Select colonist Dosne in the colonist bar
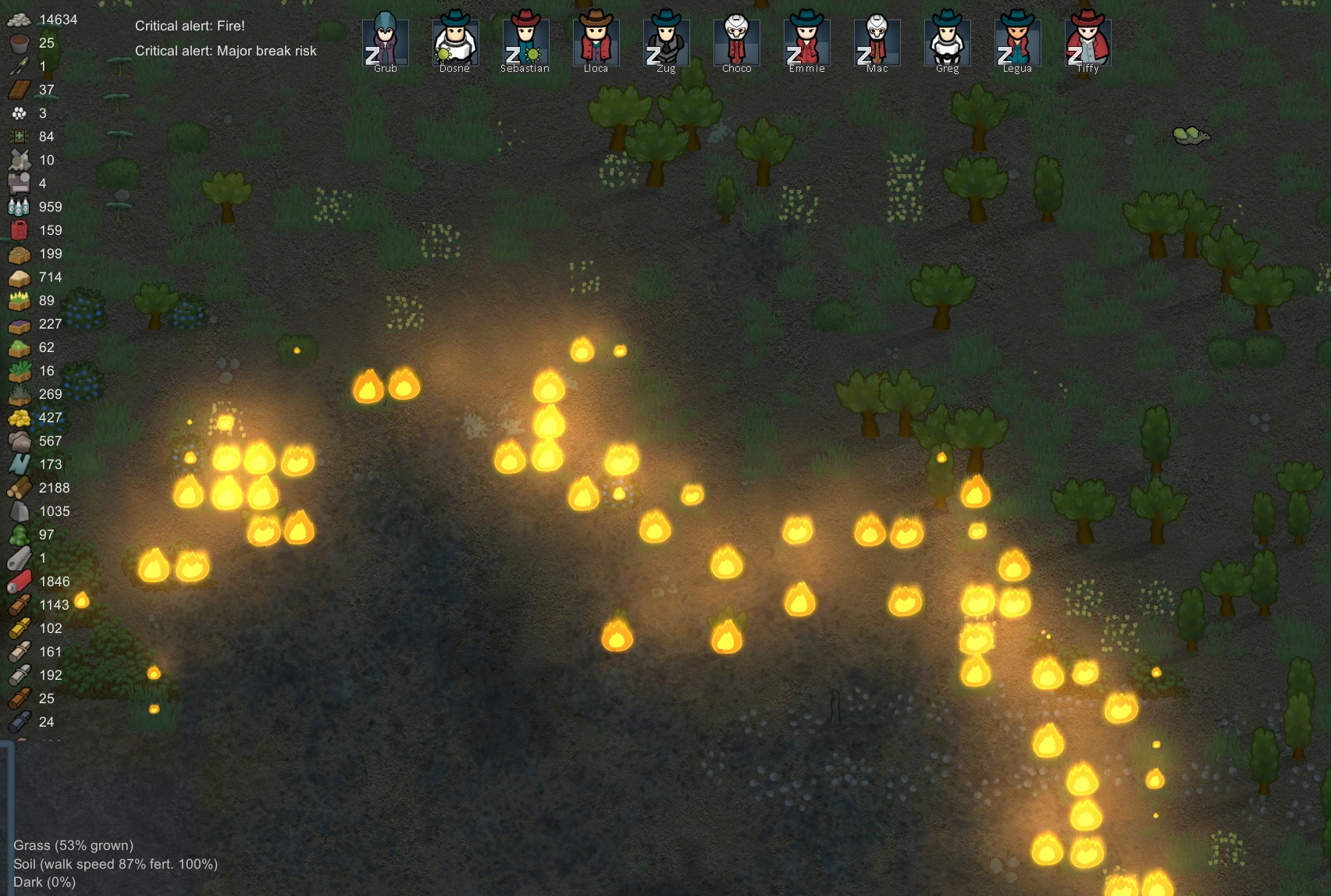This screenshot has height=896, width=1331. click(455, 41)
